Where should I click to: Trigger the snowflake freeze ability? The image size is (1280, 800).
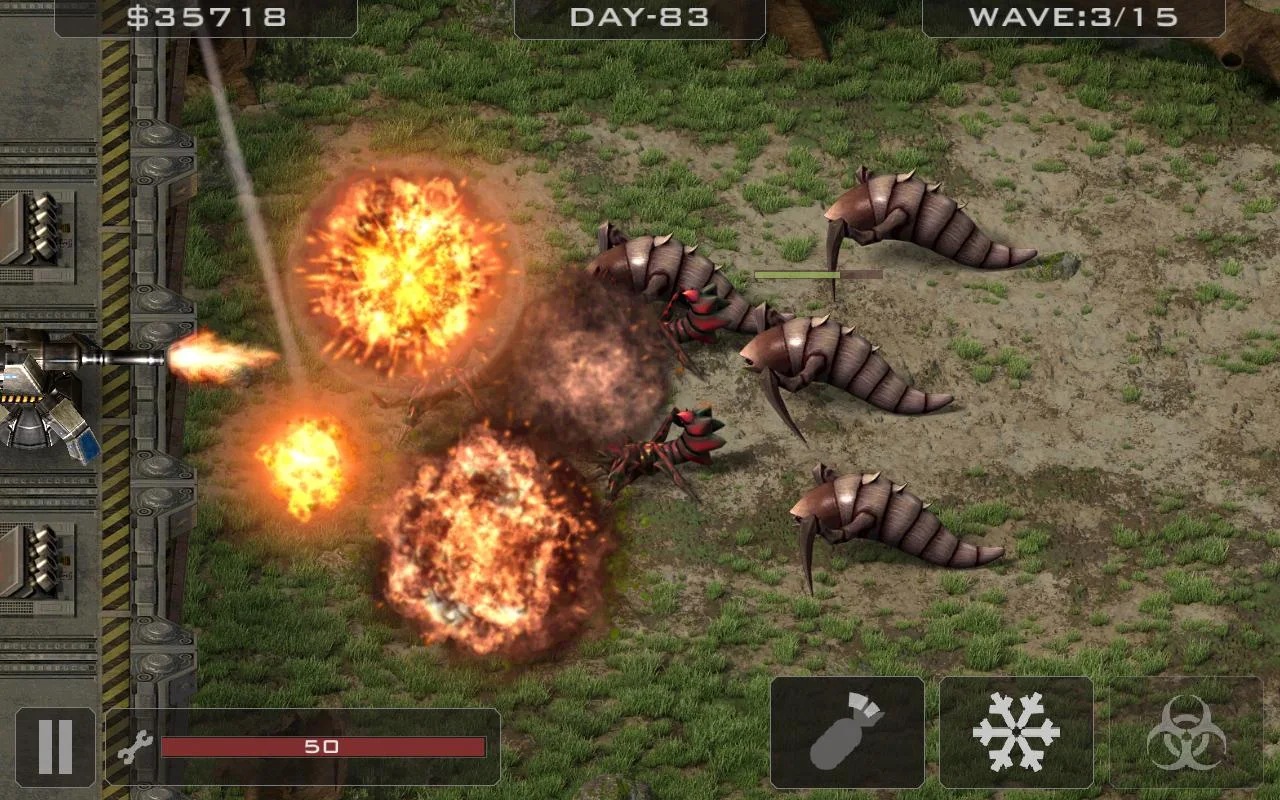(x=1016, y=732)
